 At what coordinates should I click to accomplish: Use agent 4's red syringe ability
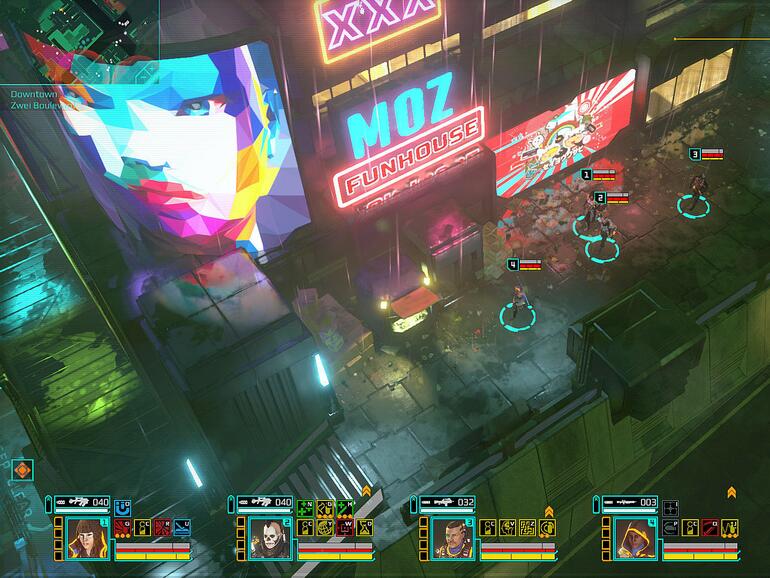coord(709,525)
